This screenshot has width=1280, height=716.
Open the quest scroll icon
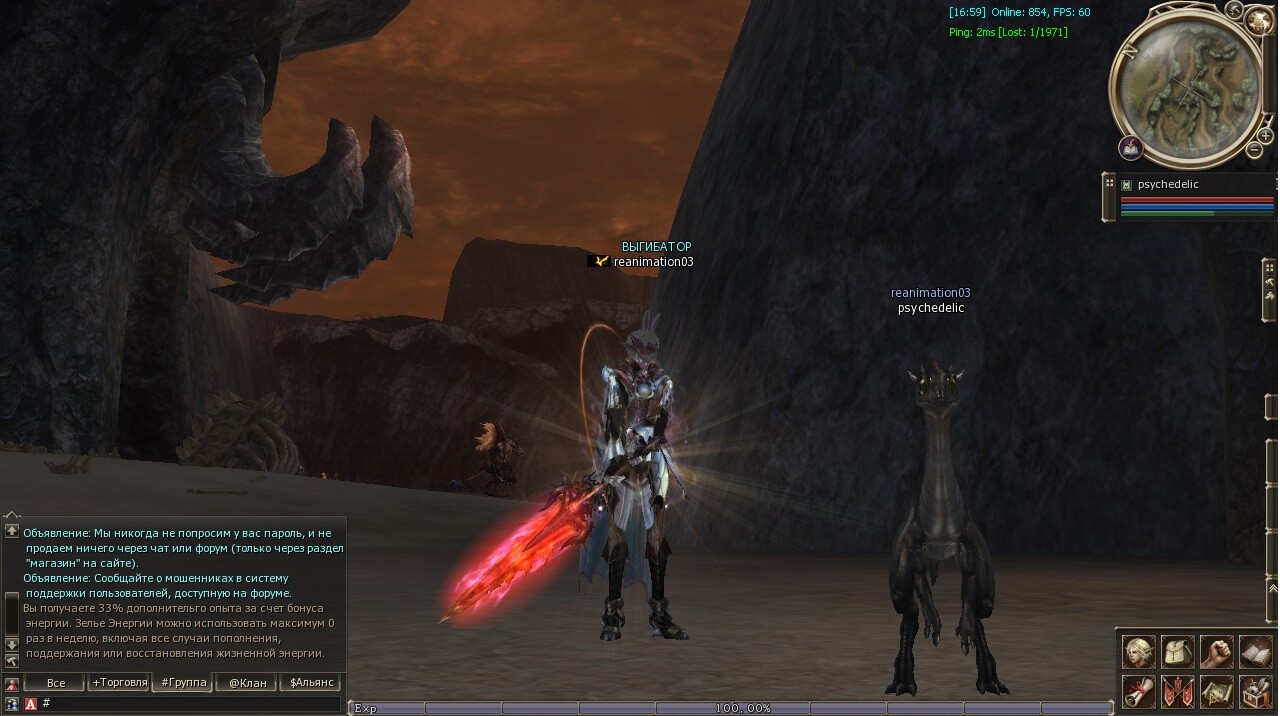point(1138,691)
